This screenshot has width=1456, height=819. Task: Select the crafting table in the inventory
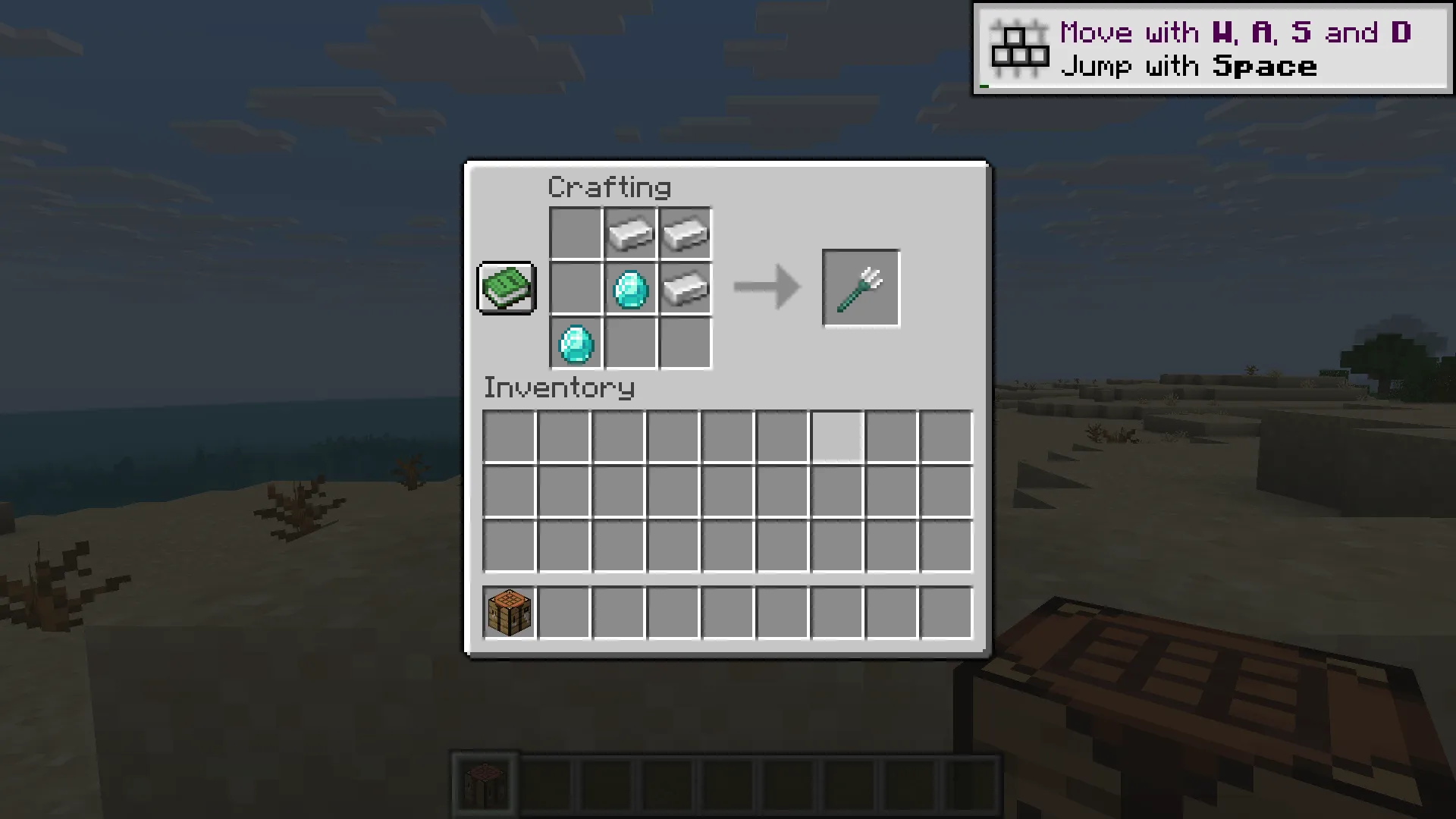[x=507, y=611]
